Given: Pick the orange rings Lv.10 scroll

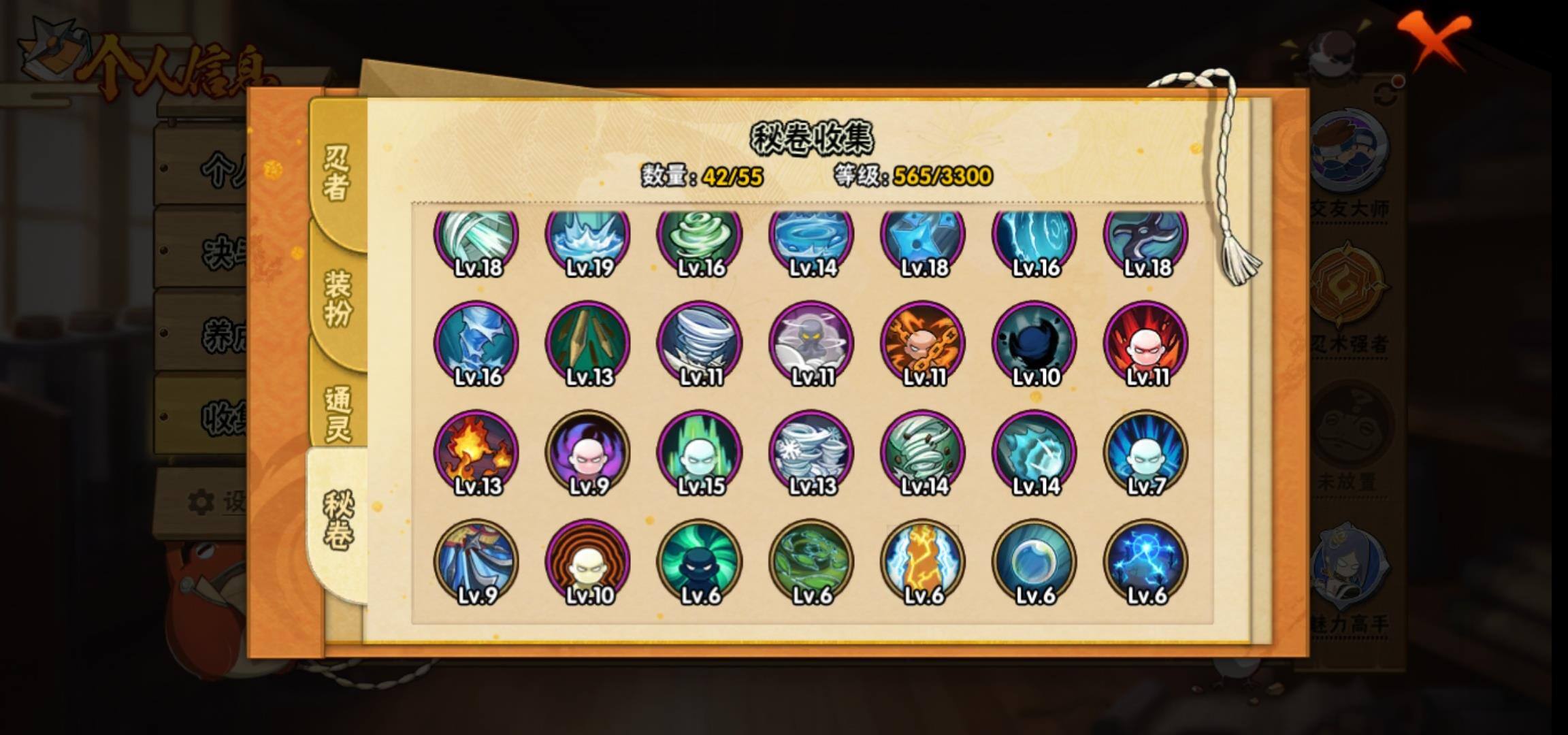Looking at the screenshot, I should (588, 561).
